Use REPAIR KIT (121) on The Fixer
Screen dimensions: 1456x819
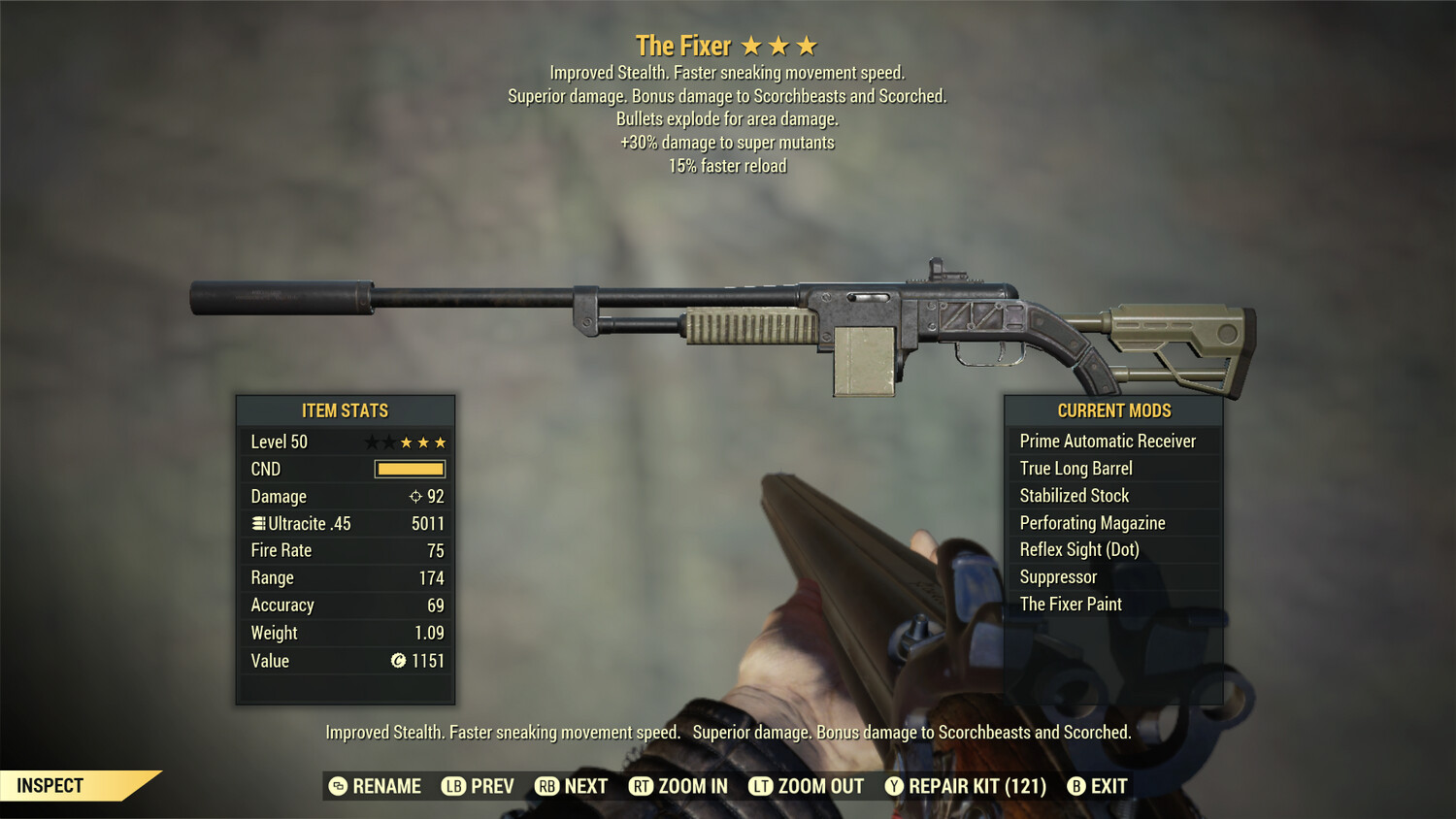pyautogui.click(x=966, y=786)
